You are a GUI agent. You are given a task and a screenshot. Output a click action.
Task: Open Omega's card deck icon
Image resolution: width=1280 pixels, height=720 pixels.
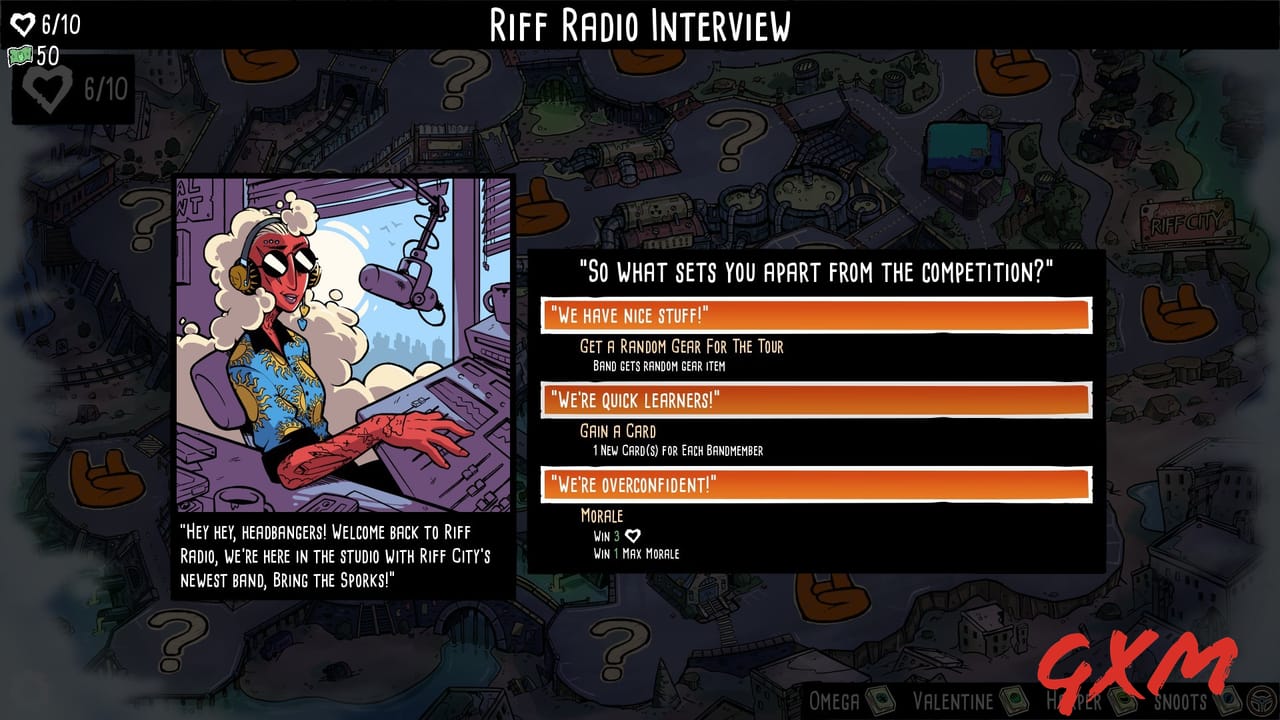(x=880, y=701)
